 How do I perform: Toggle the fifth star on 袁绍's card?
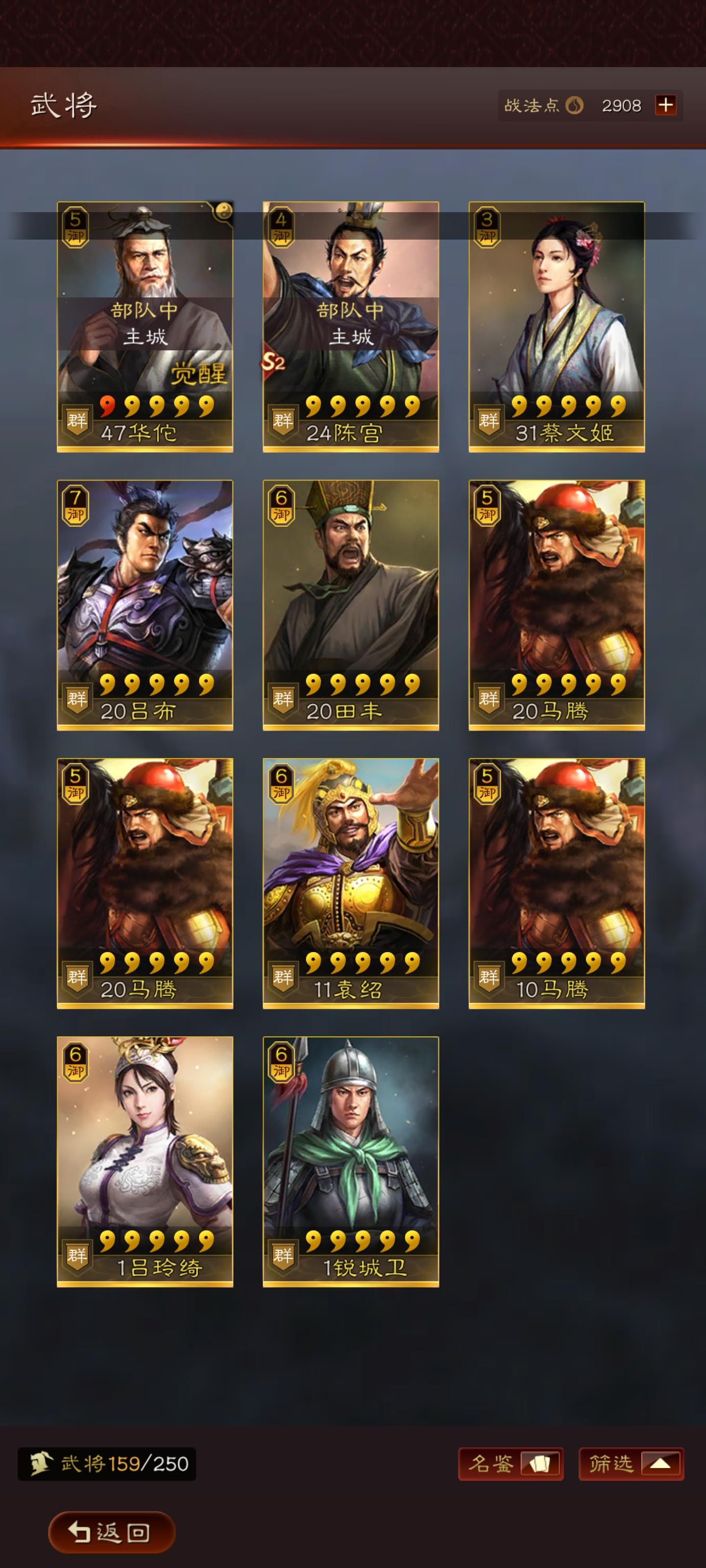click(413, 963)
